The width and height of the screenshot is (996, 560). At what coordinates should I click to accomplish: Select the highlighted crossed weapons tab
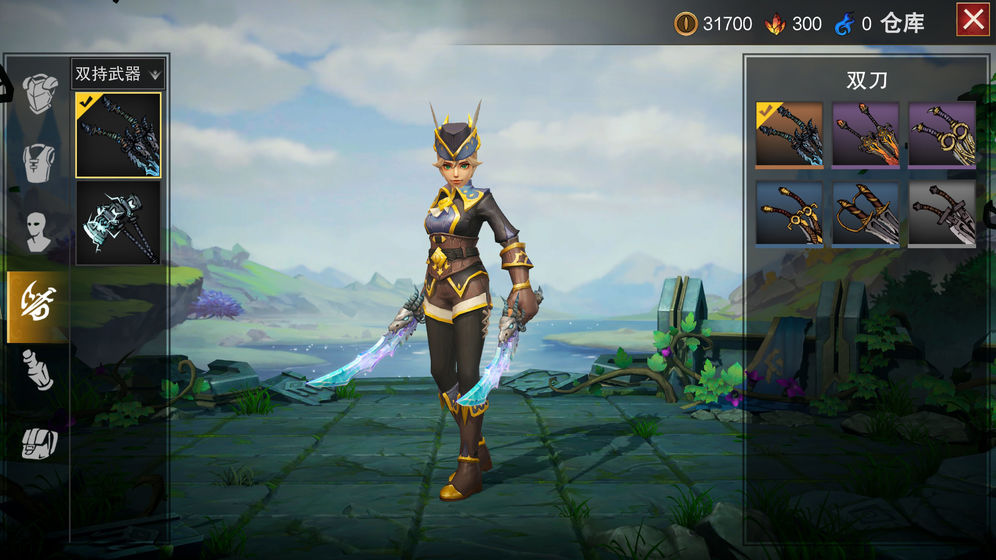(x=38, y=301)
